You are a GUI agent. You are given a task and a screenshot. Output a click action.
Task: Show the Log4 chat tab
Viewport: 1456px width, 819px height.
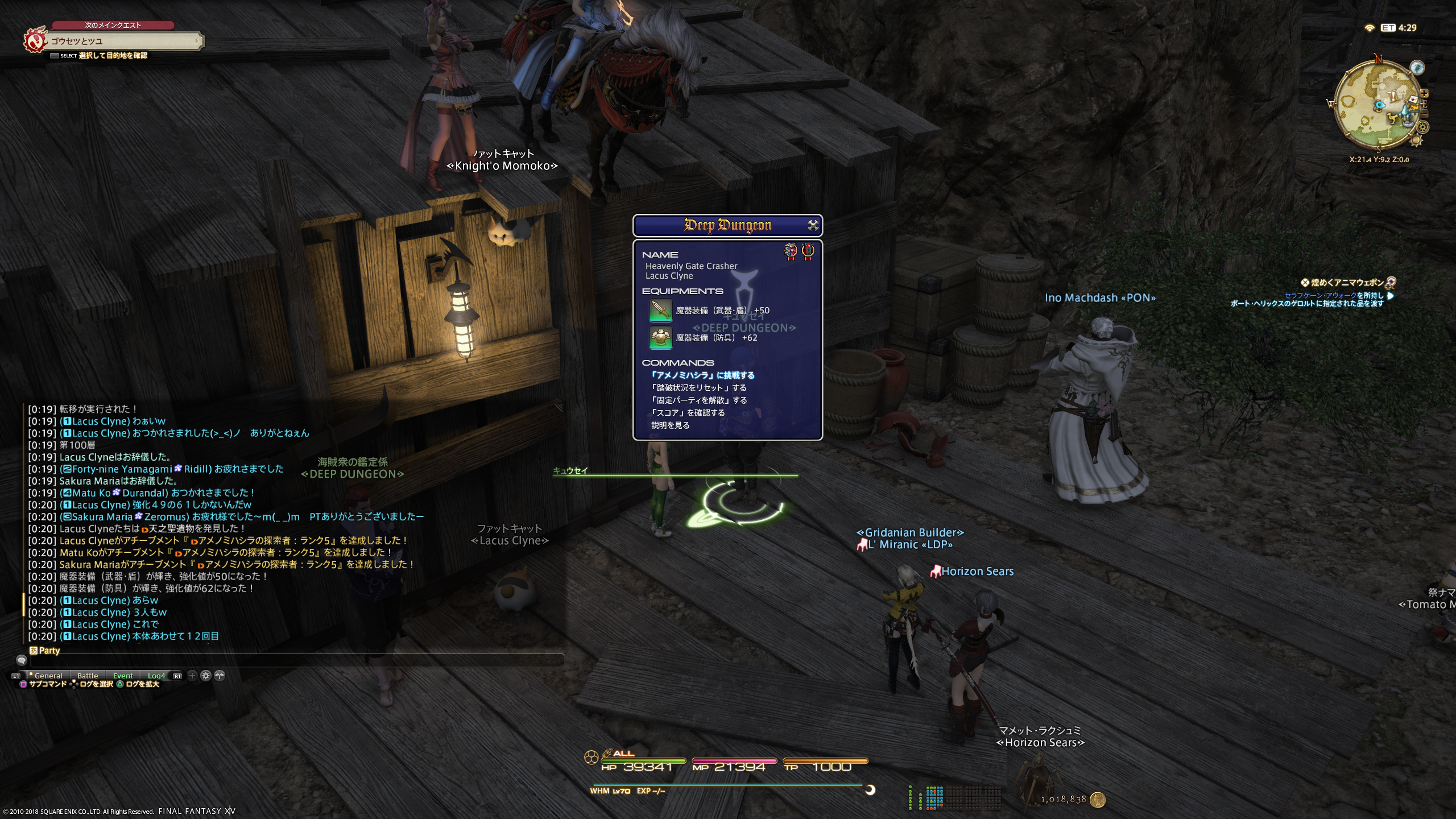point(156,676)
